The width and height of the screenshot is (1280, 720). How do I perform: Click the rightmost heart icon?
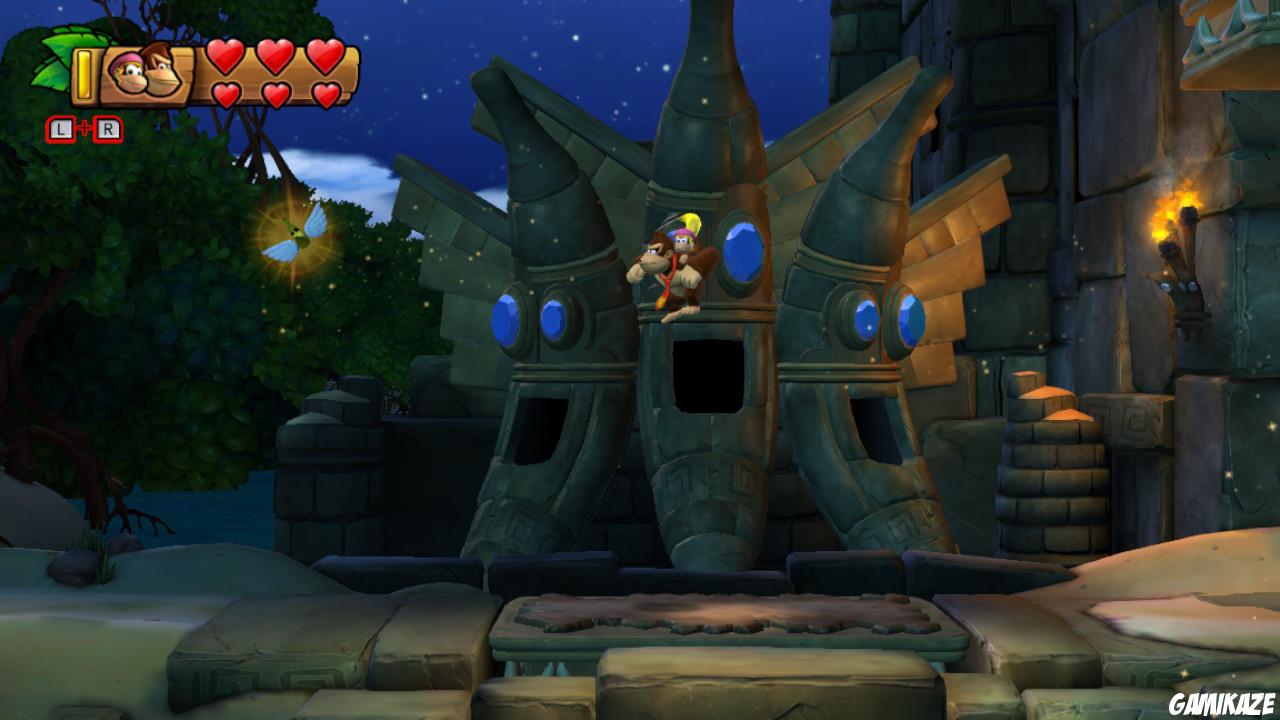325,58
